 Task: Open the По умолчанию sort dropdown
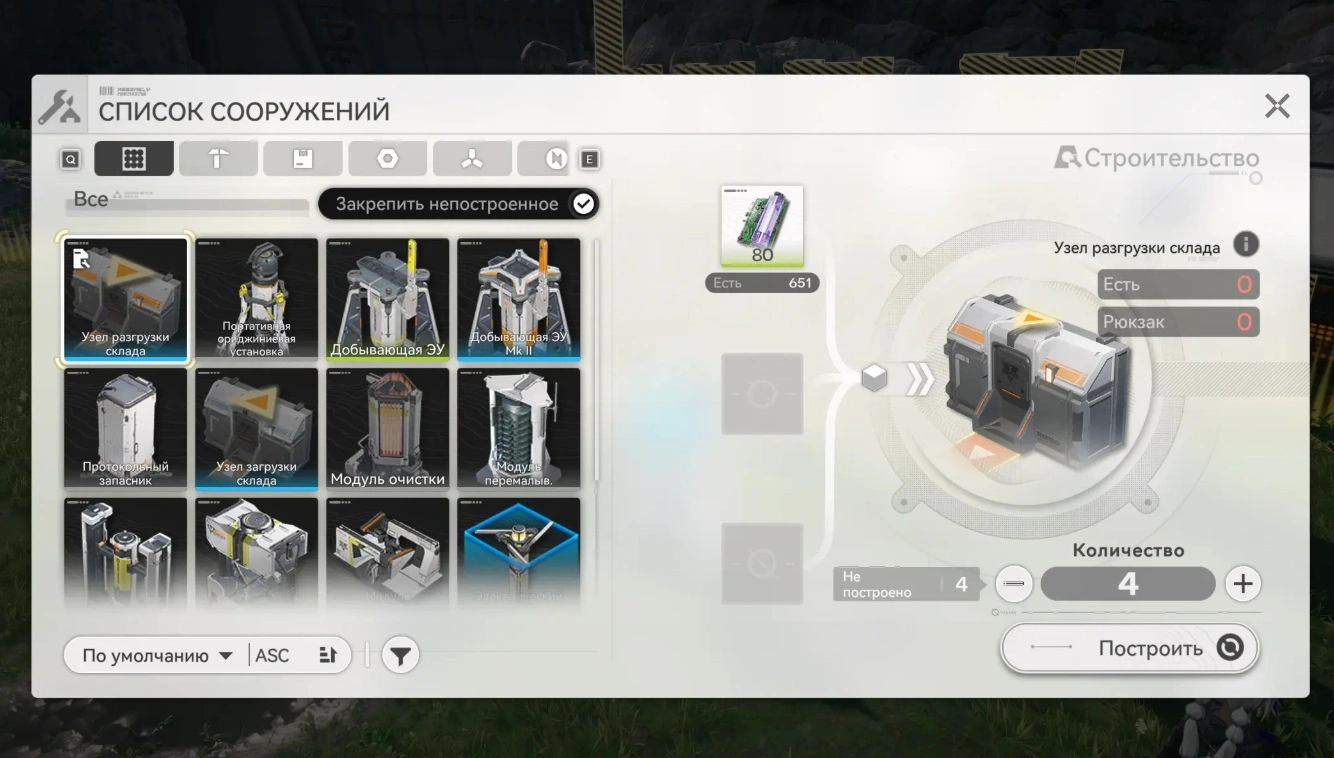click(157, 656)
